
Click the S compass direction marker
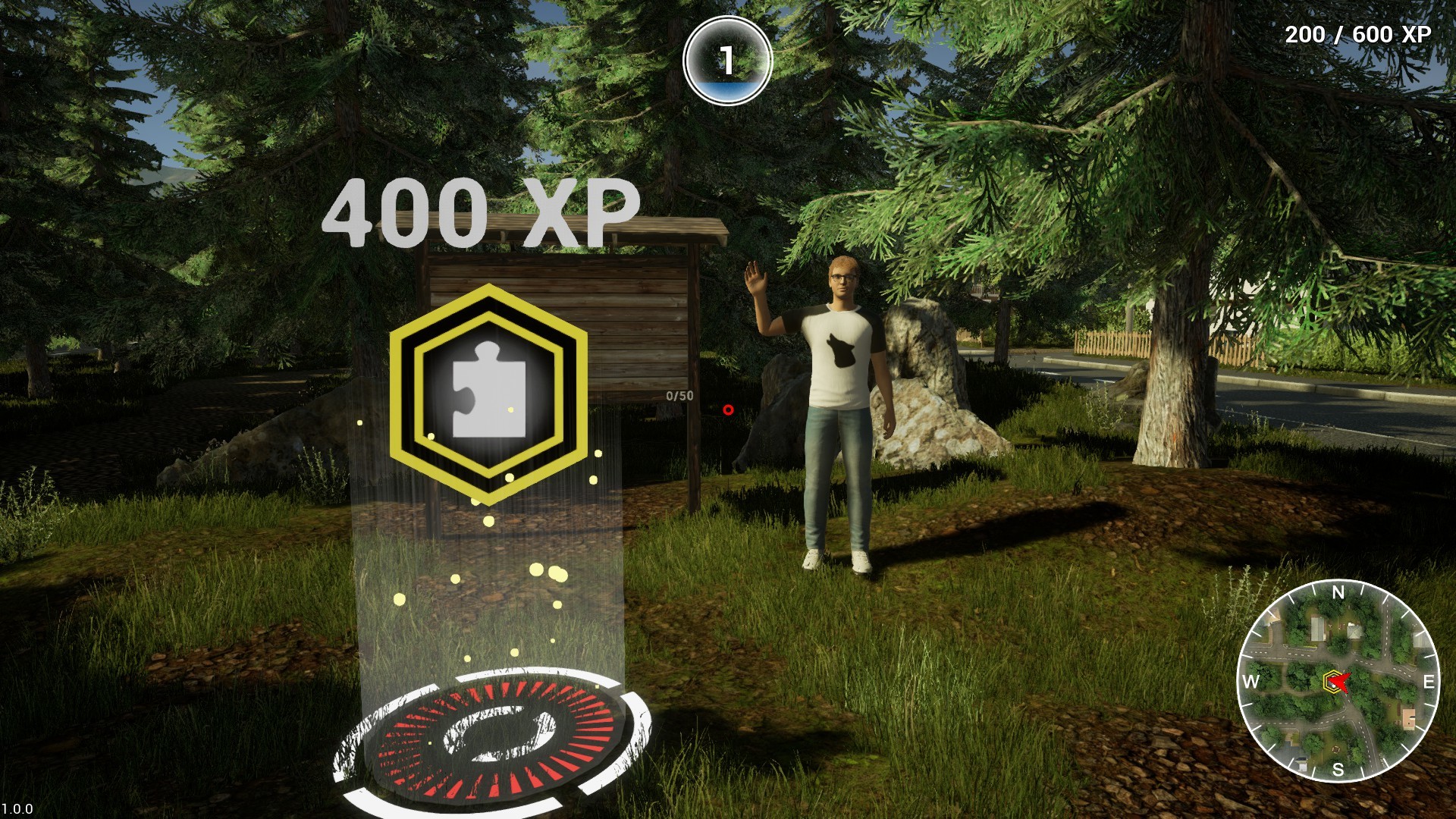(1337, 768)
